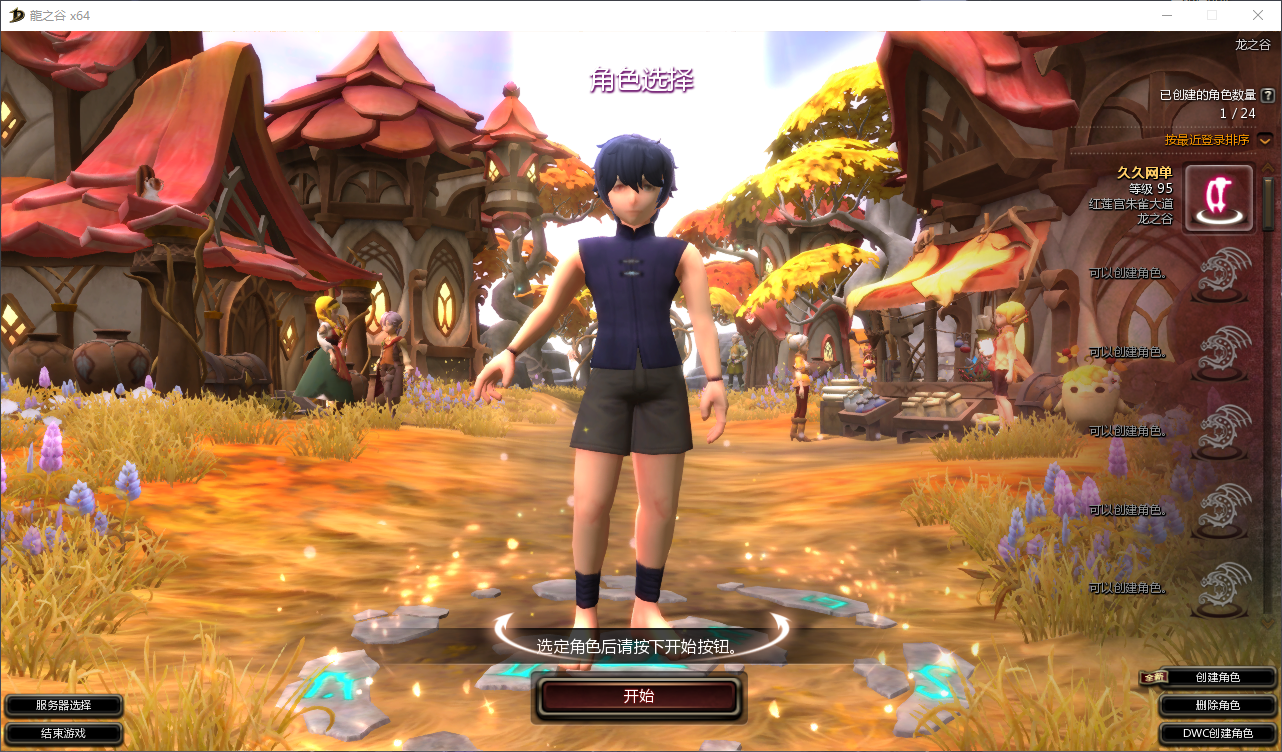Click the 开始 start button

[x=639, y=696]
